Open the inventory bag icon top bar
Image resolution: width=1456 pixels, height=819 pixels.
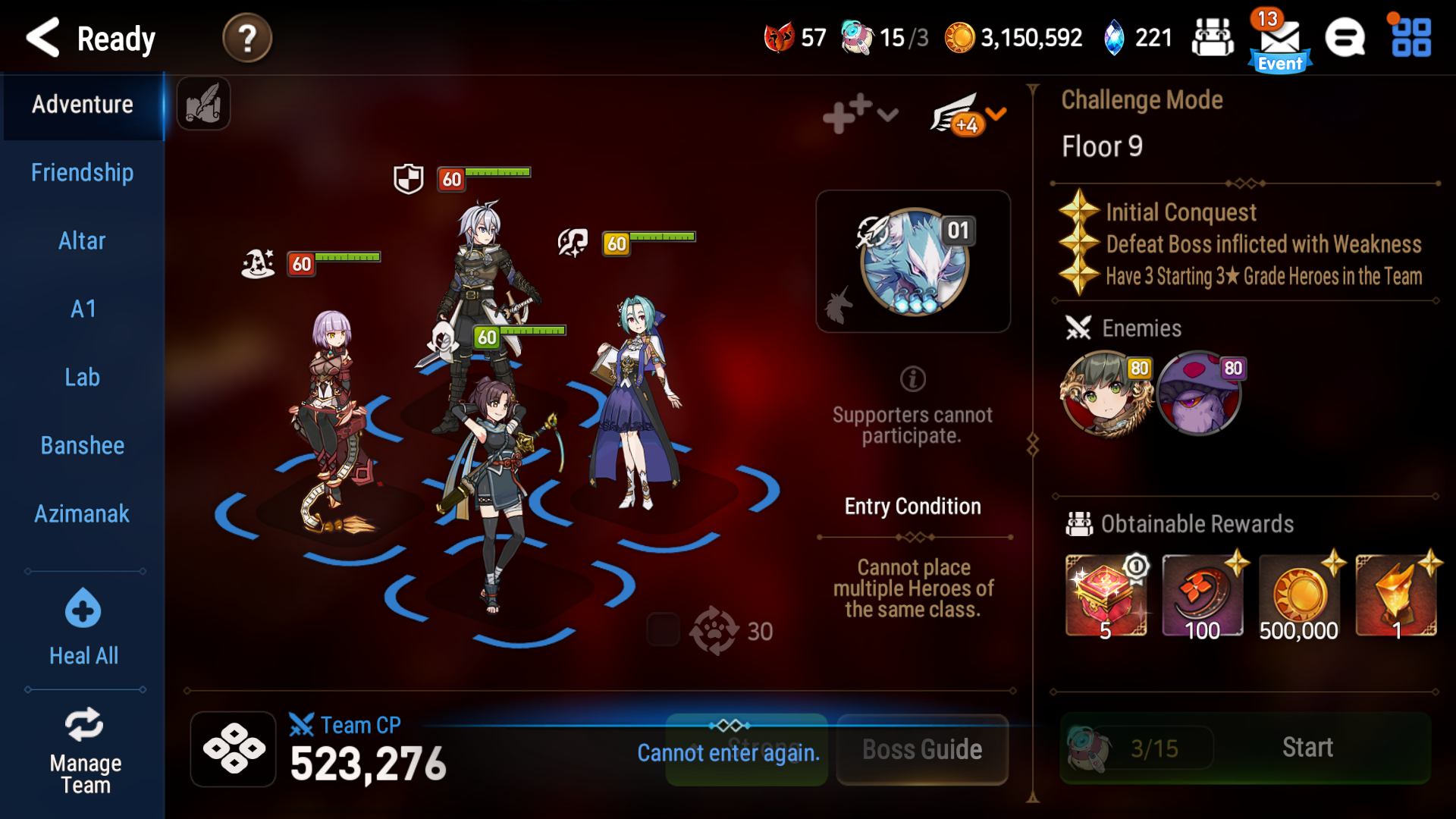1213,36
